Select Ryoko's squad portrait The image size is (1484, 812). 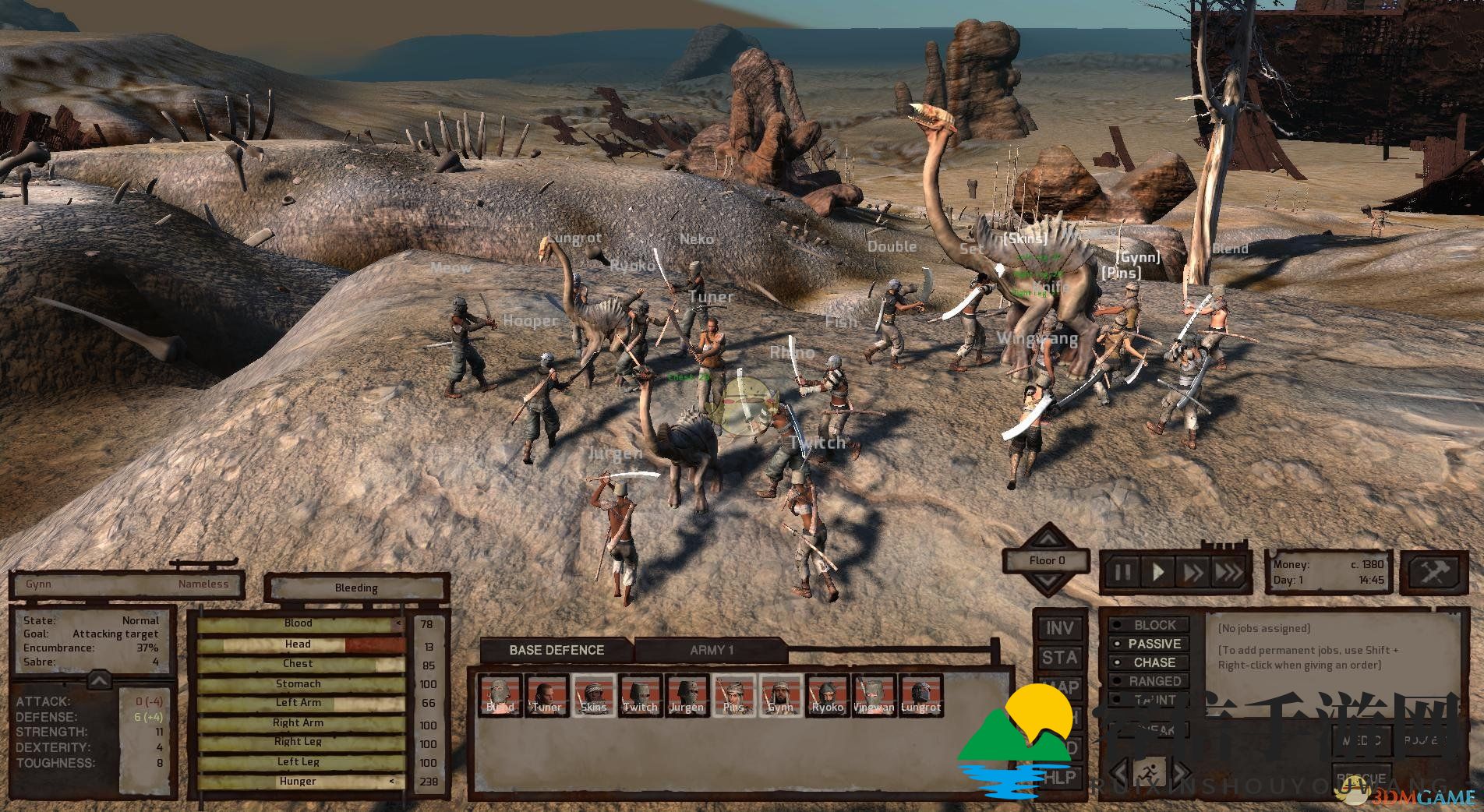point(827,695)
